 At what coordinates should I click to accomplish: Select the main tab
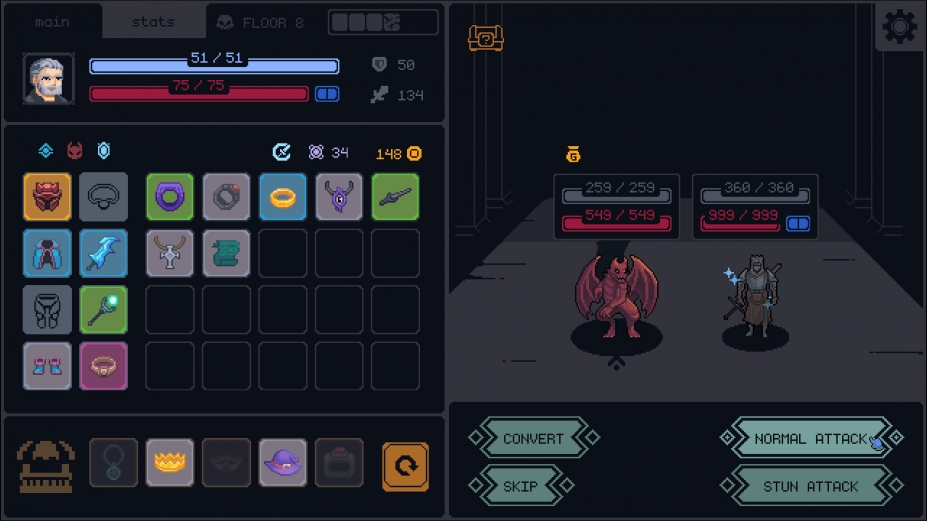(52, 22)
